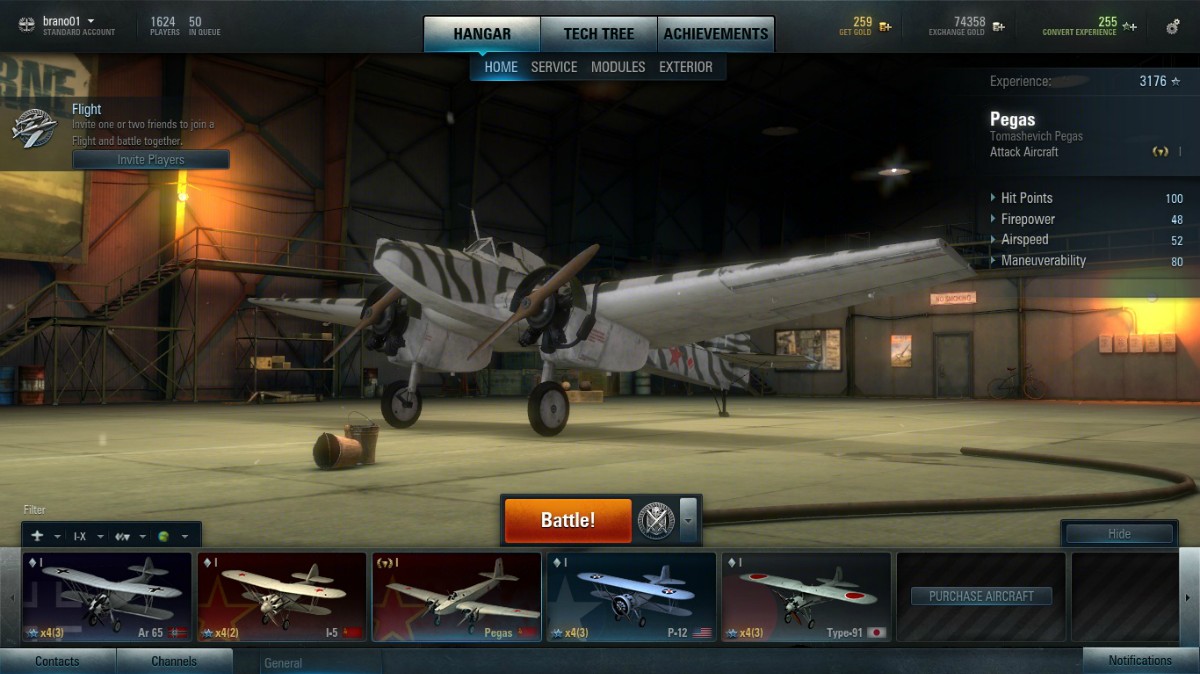Image resolution: width=1200 pixels, height=674 pixels.
Task: Go to the Modules section
Action: pyautogui.click(x=618, y=67)
